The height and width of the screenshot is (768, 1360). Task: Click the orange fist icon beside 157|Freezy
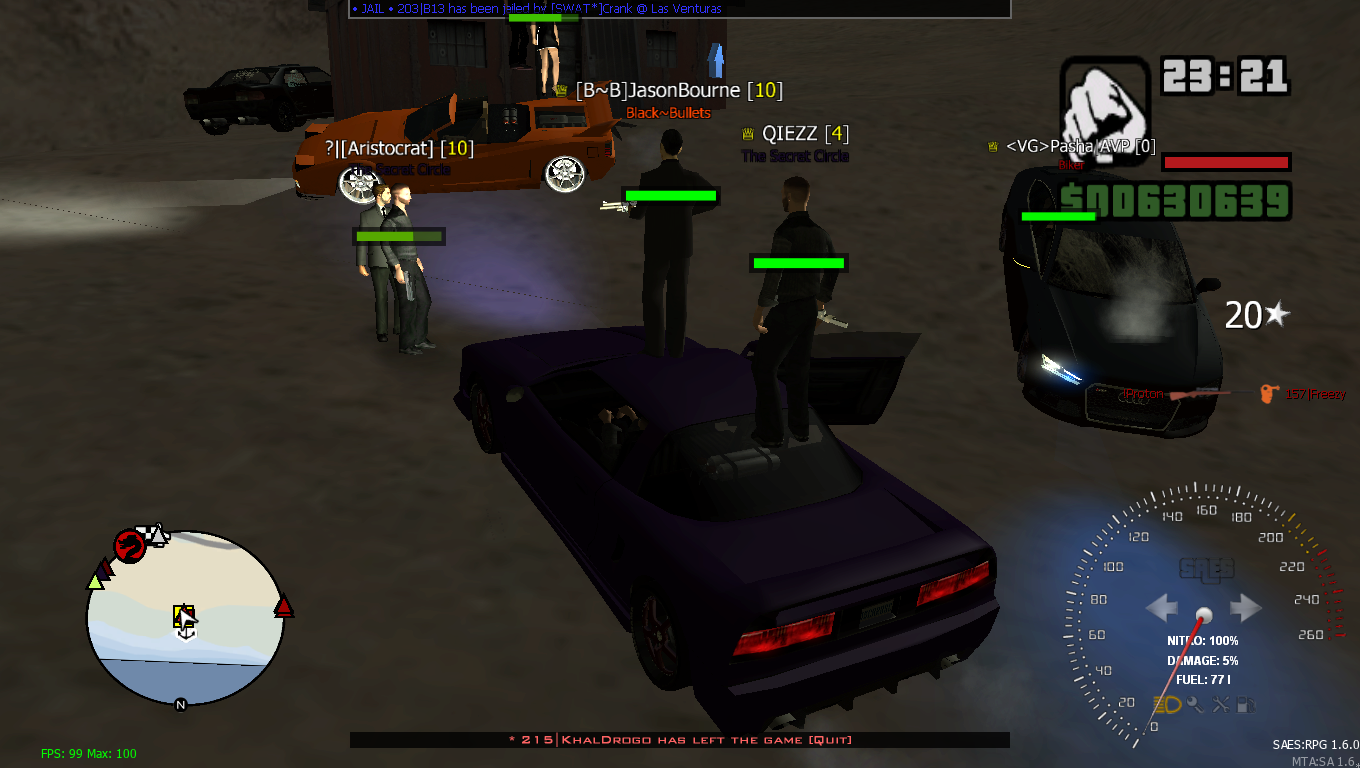(1267, 395)
